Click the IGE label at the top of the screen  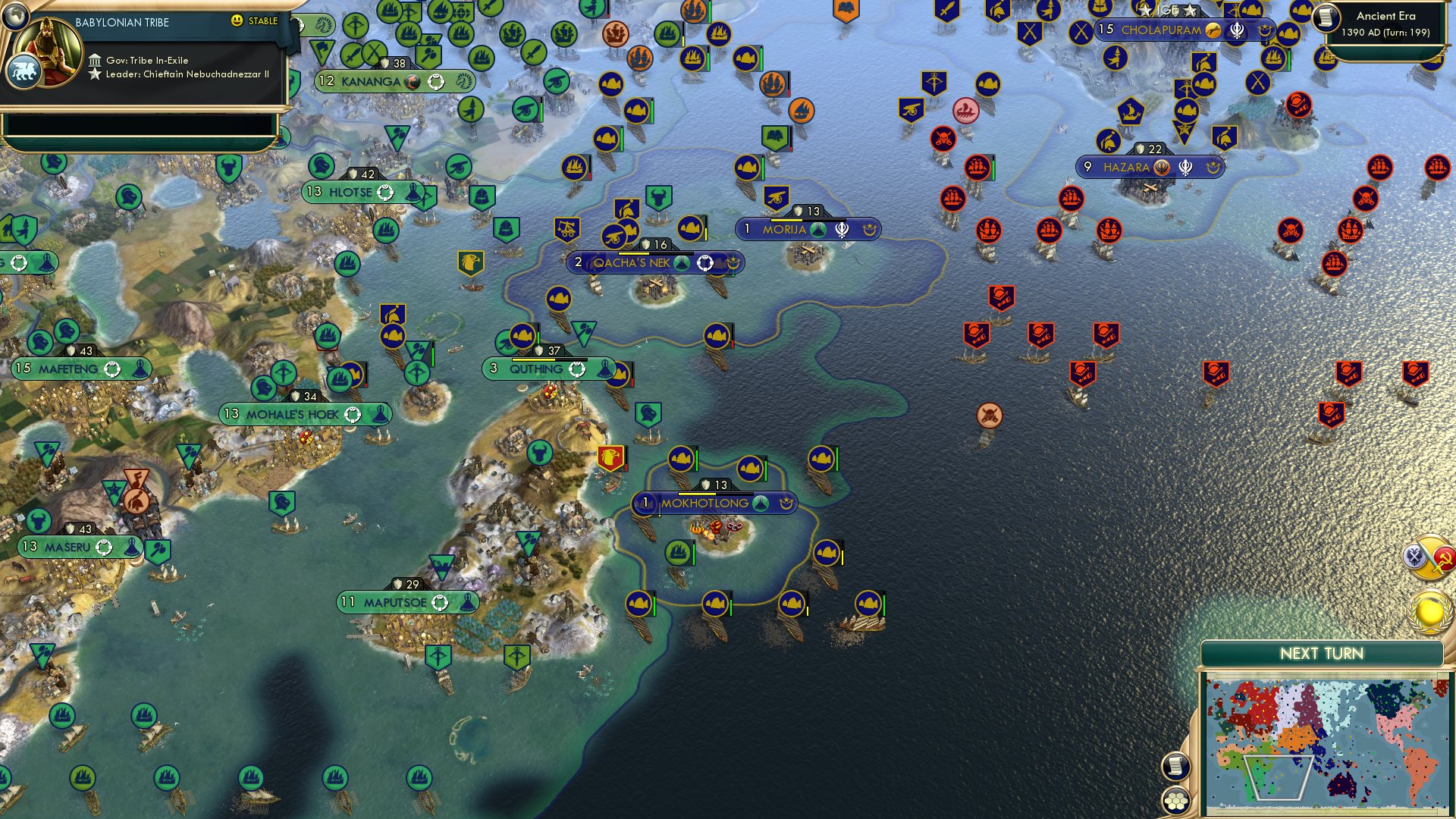point(1166,11)
